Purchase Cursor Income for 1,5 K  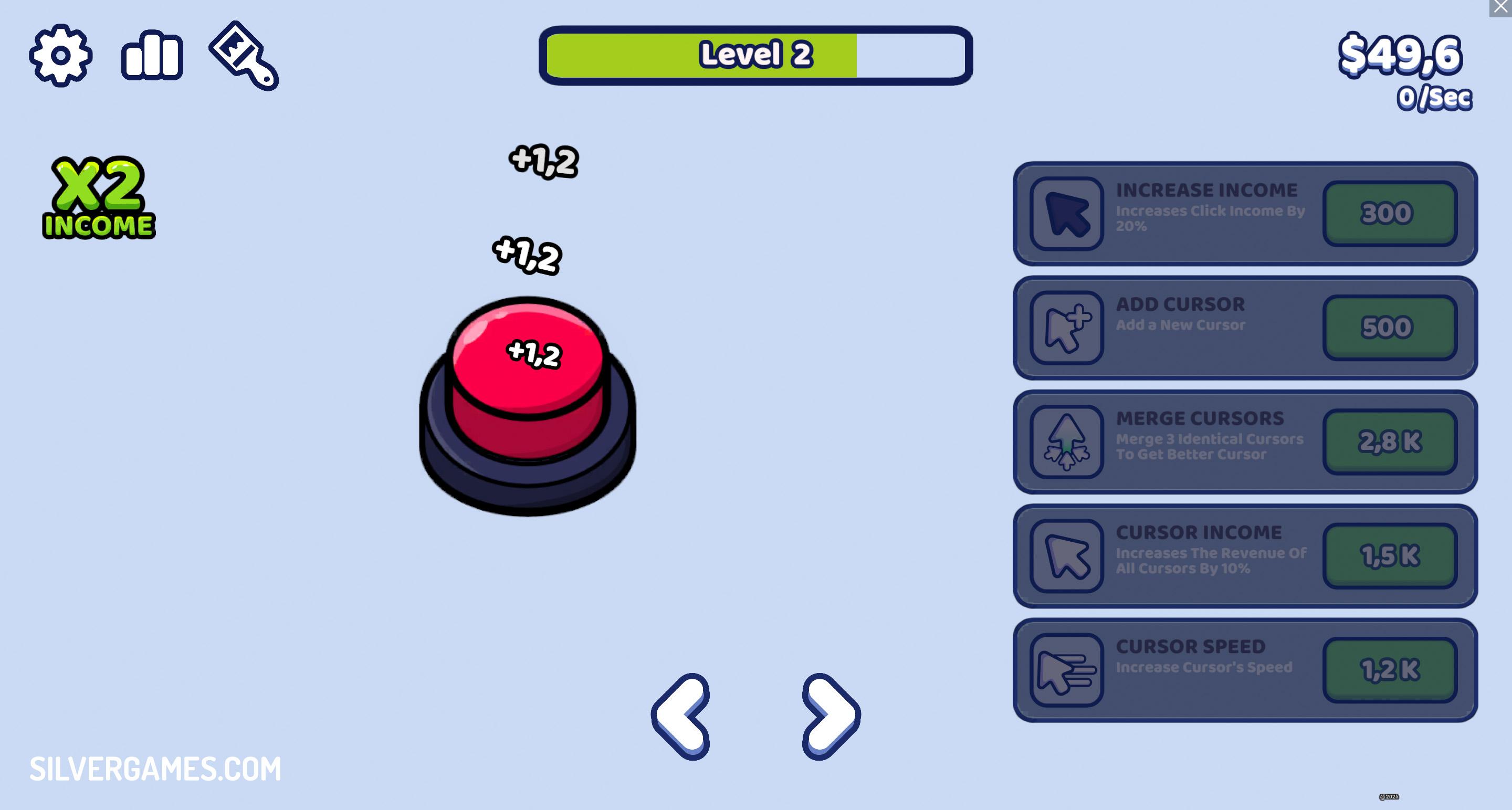coord(1390,555)
